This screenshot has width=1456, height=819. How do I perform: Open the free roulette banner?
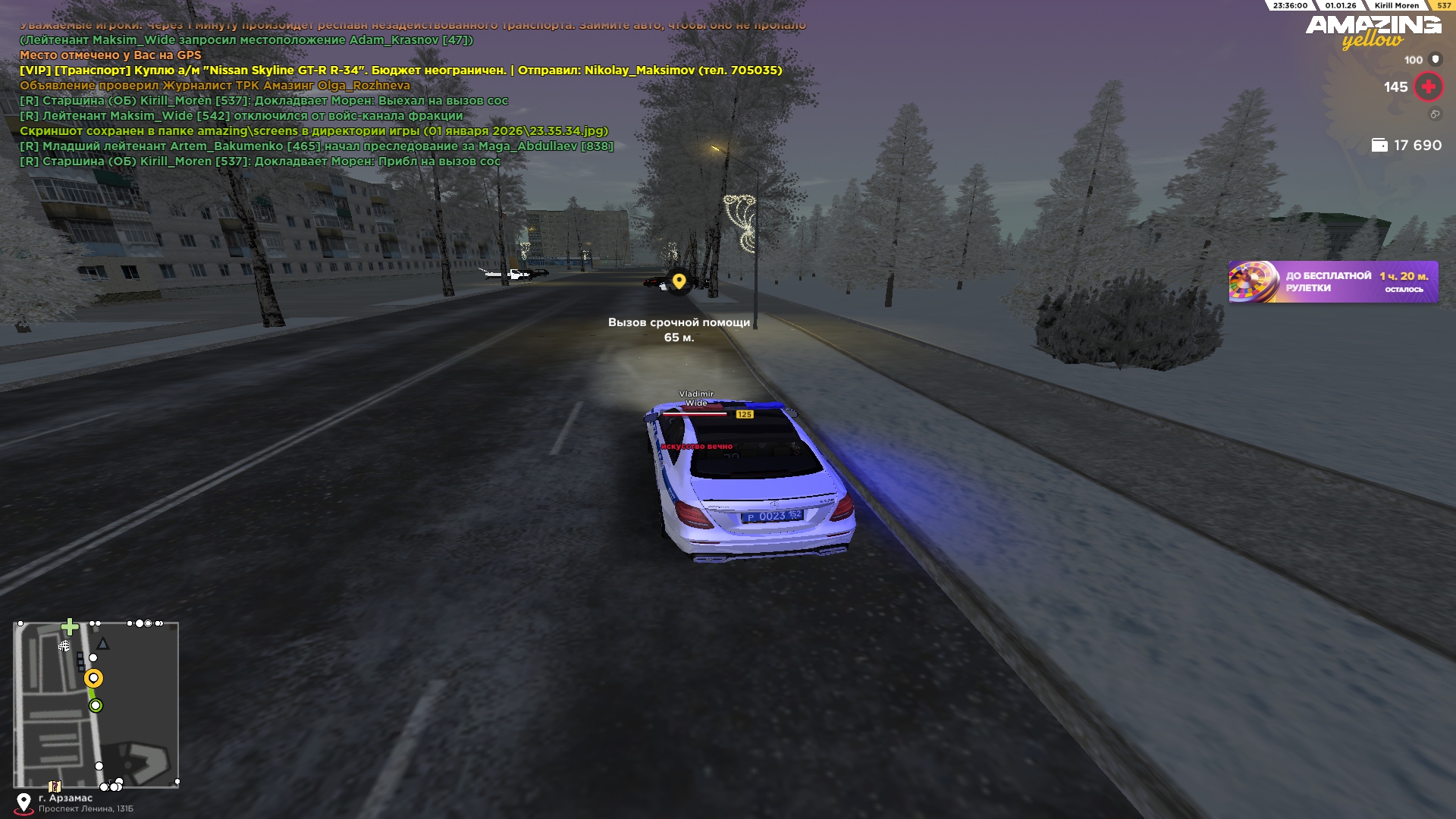(x=1333, y=282)
